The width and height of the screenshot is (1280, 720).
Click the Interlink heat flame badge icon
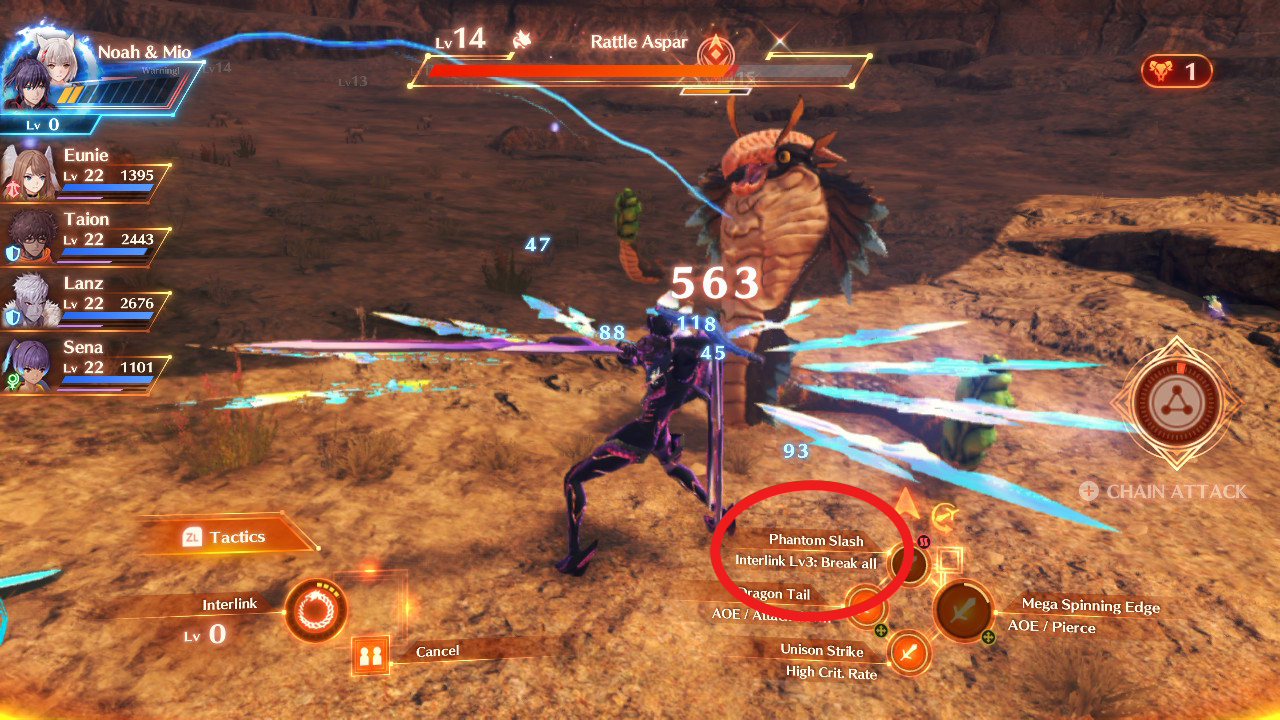[x=923, y=542]
